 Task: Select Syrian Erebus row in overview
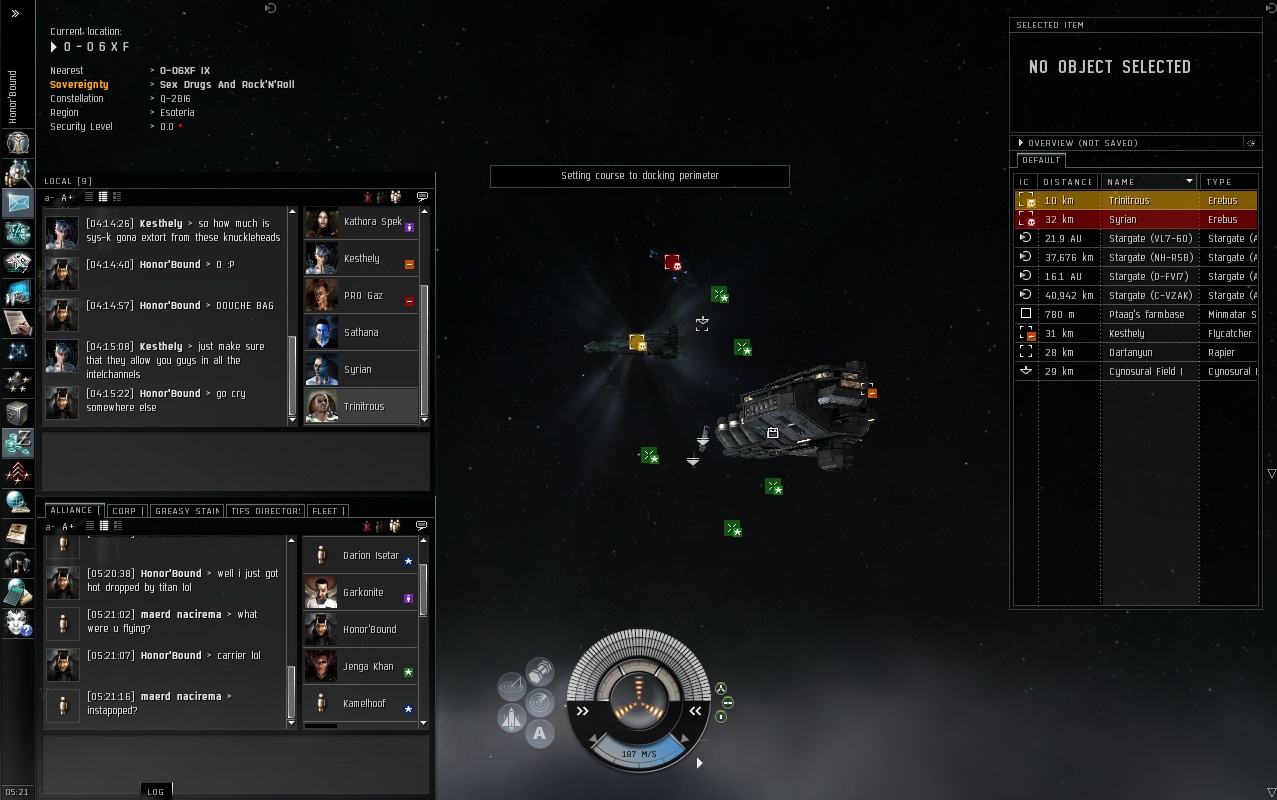(x=1128, y=220)
